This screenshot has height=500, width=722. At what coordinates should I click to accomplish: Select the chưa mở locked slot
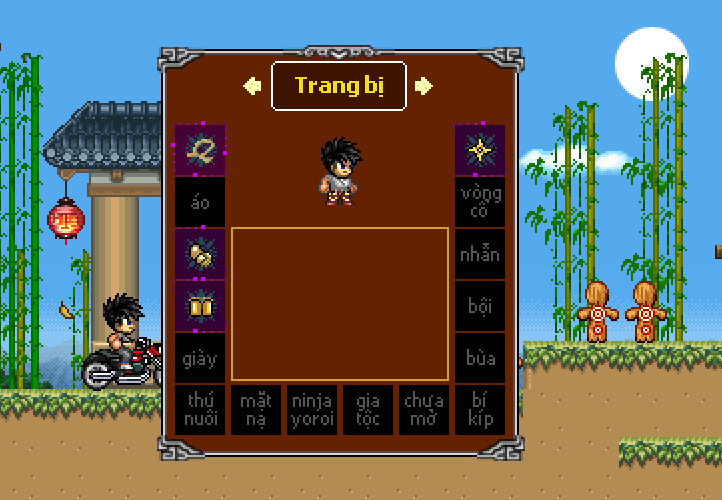tap(424, 410)
